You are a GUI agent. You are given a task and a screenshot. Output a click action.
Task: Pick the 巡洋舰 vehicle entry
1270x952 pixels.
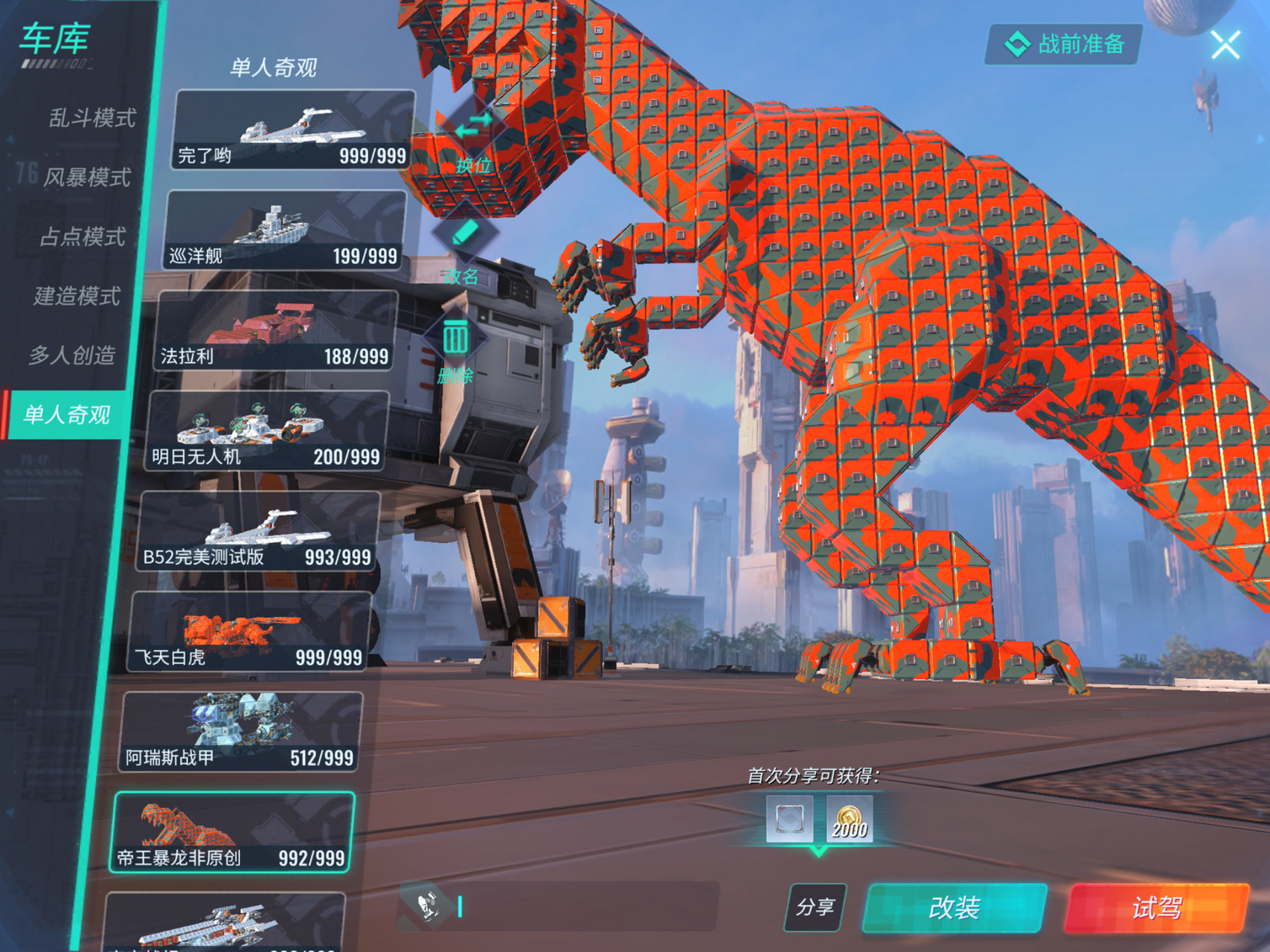pos(285,231)
